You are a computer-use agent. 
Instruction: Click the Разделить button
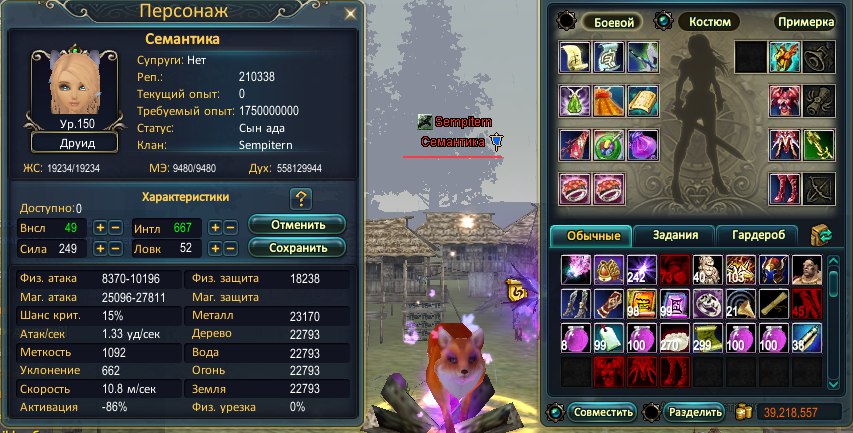pyautogui.click(x=692, y=411)
